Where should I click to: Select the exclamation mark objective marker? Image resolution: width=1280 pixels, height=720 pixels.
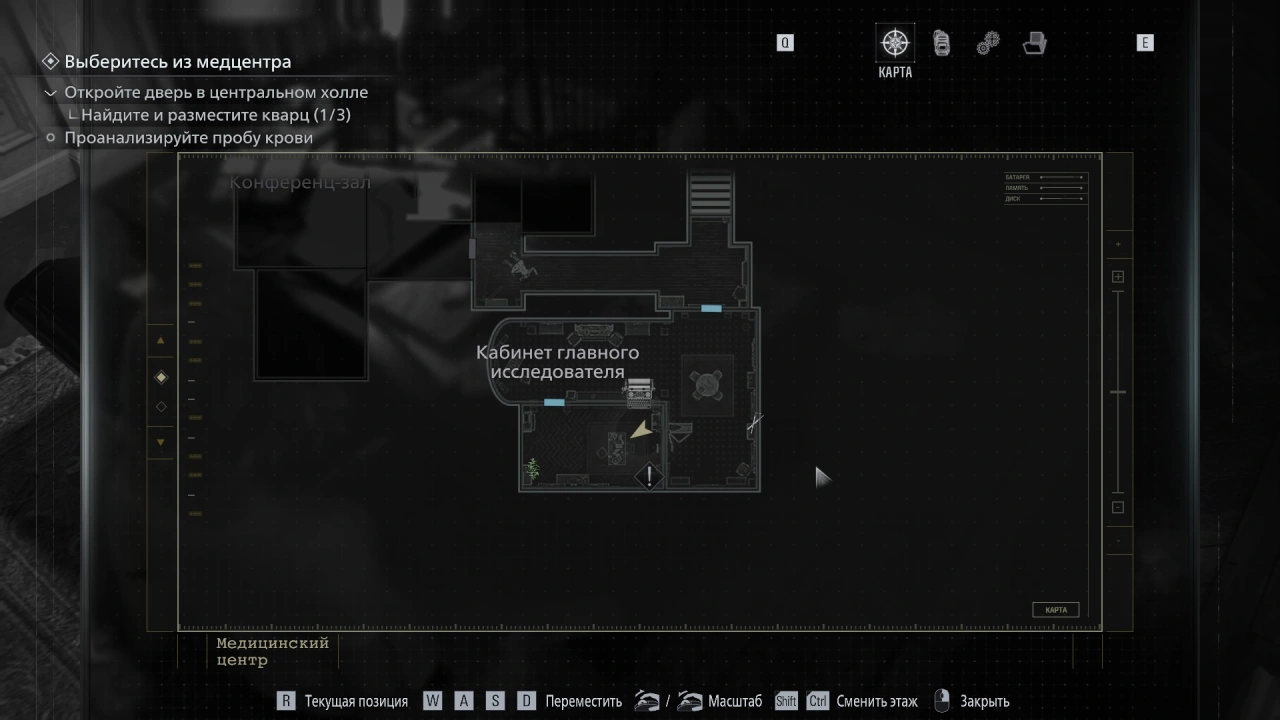650,476
